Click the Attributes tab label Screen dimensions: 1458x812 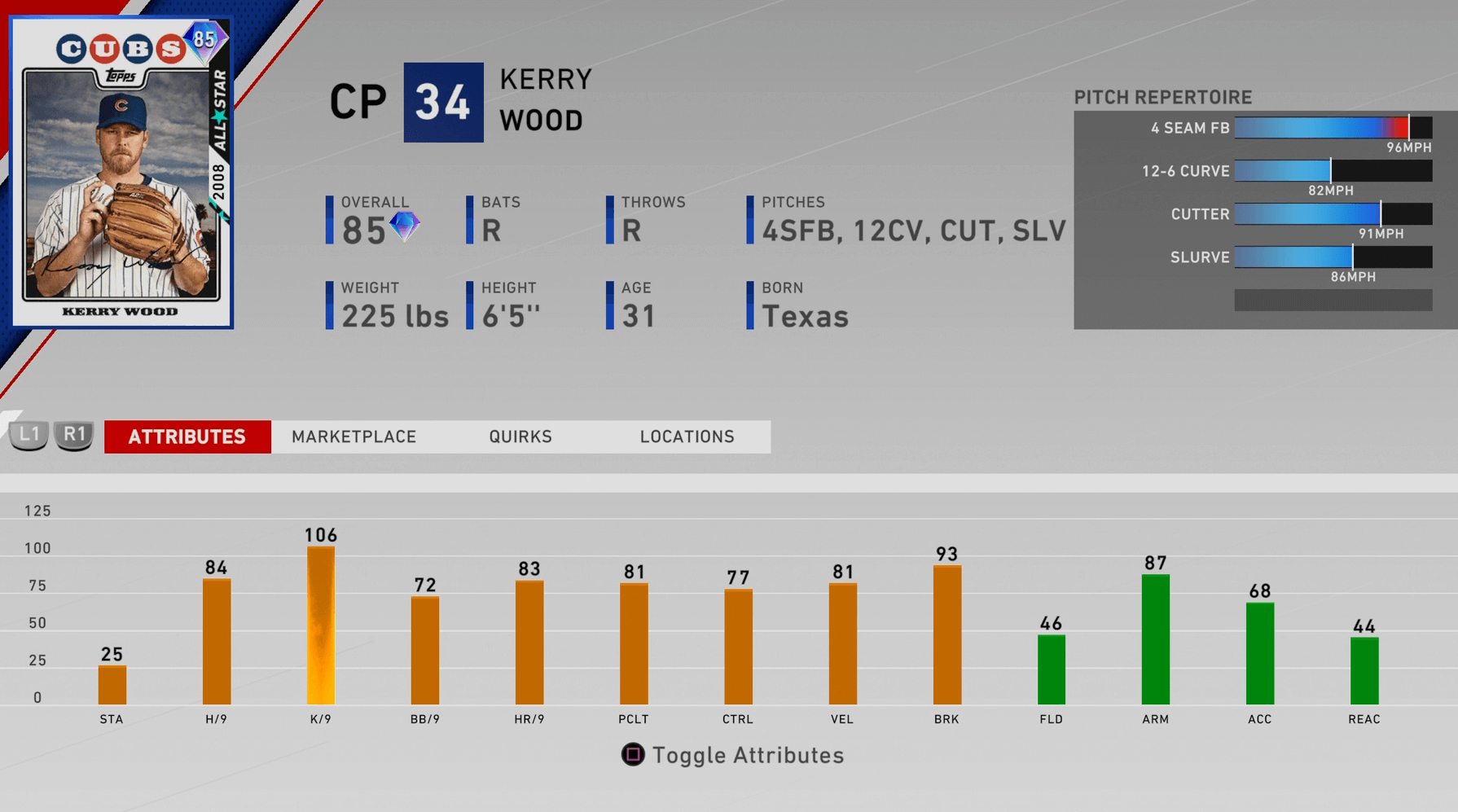[x=187, y=437]
